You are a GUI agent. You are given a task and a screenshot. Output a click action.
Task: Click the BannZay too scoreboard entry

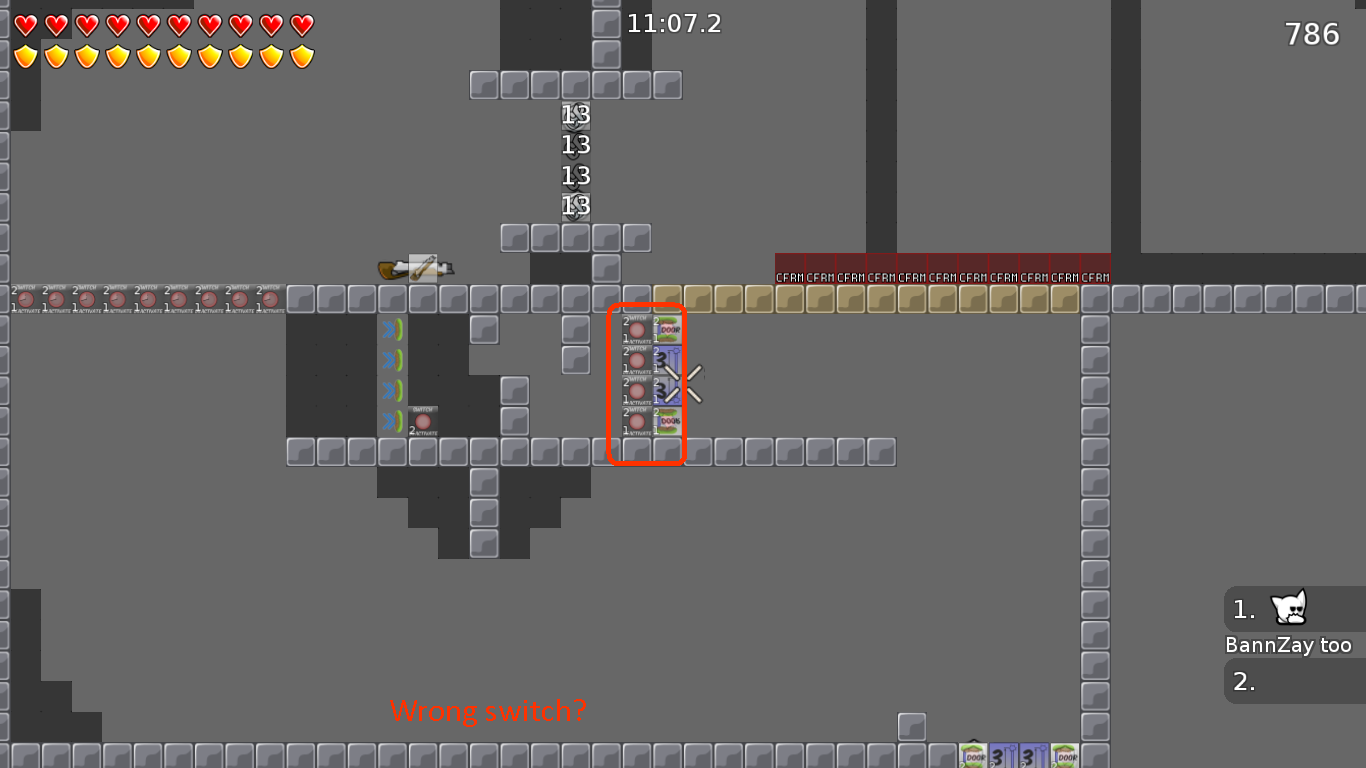click(1290, 645)
